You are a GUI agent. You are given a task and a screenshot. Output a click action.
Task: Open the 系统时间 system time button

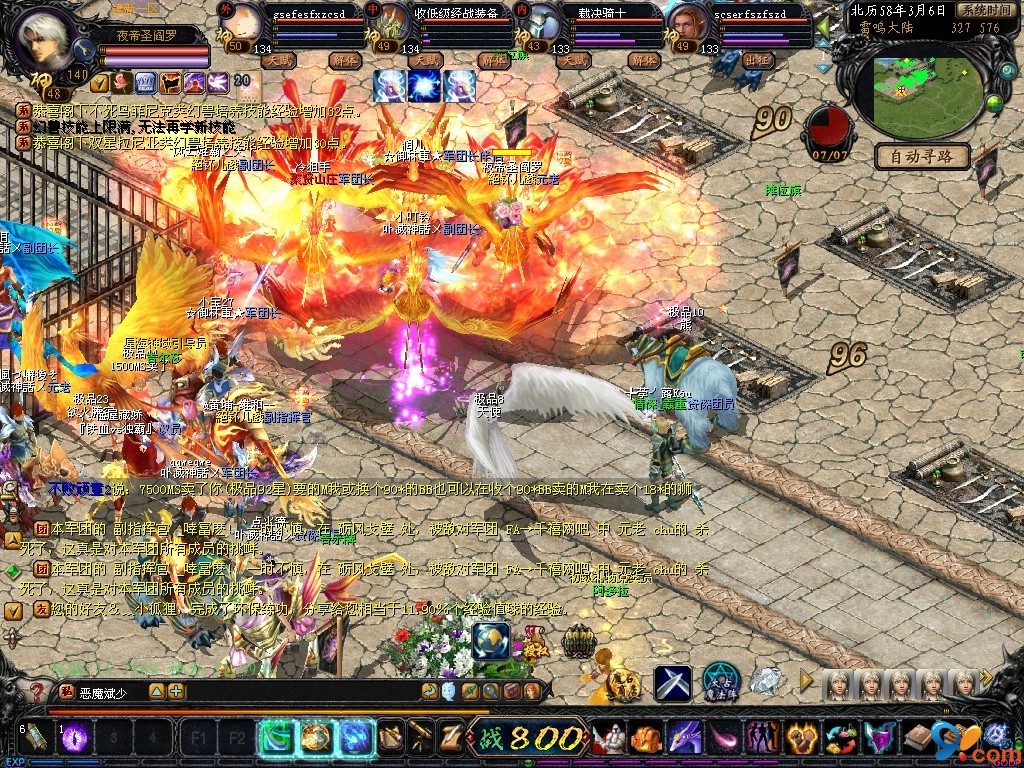(984, 10)
